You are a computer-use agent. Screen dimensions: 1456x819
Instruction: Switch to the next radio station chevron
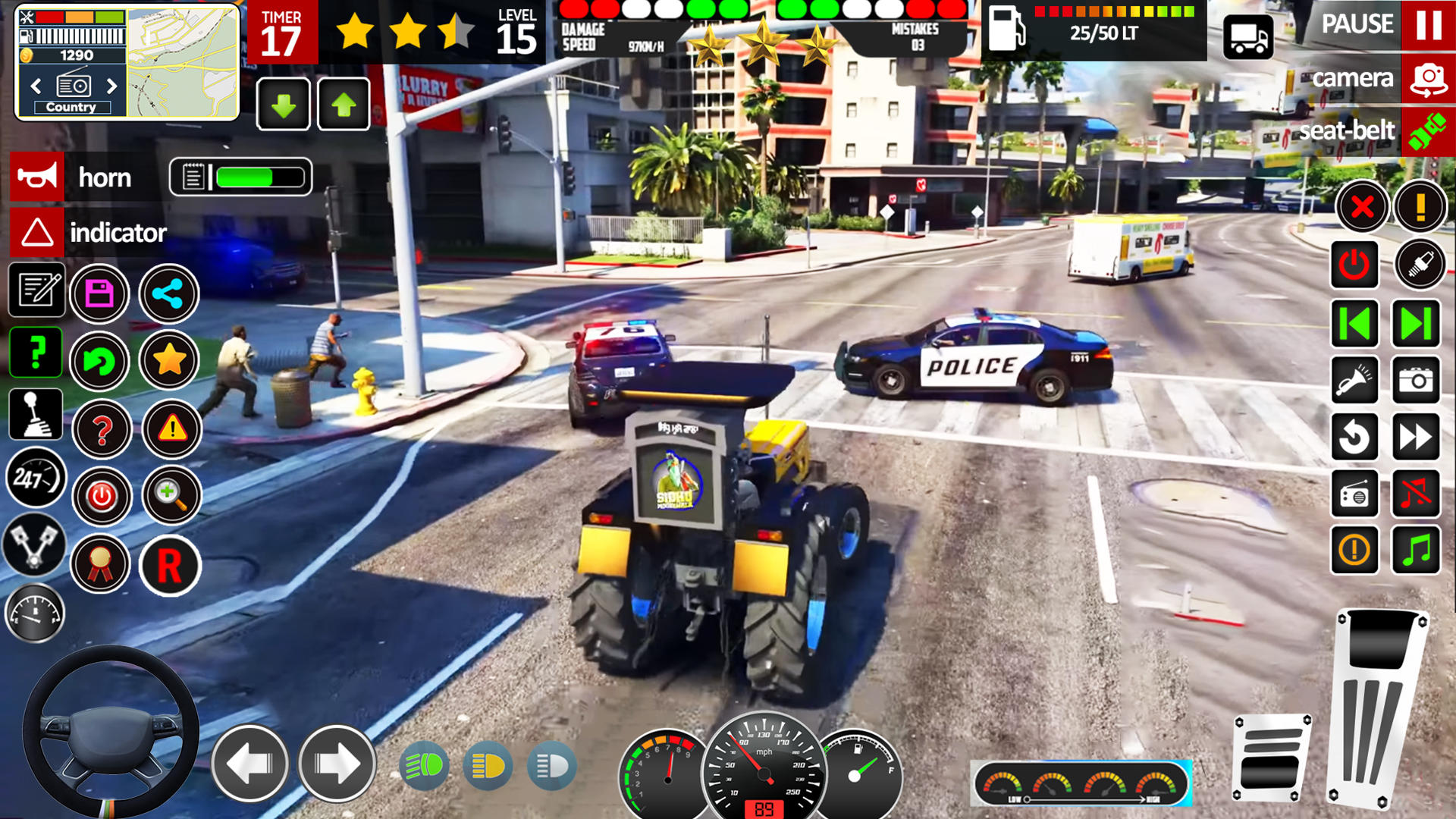(x=112, y=86)
